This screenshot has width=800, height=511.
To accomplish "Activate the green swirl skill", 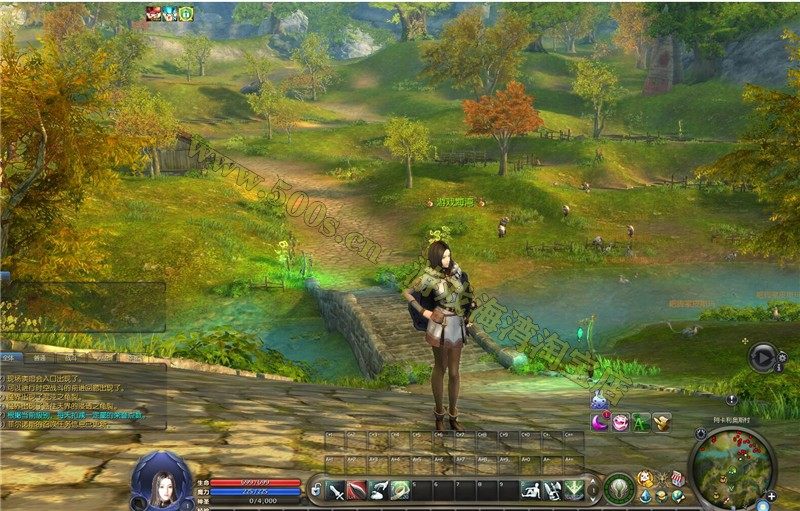I will (x=399, y=490).
